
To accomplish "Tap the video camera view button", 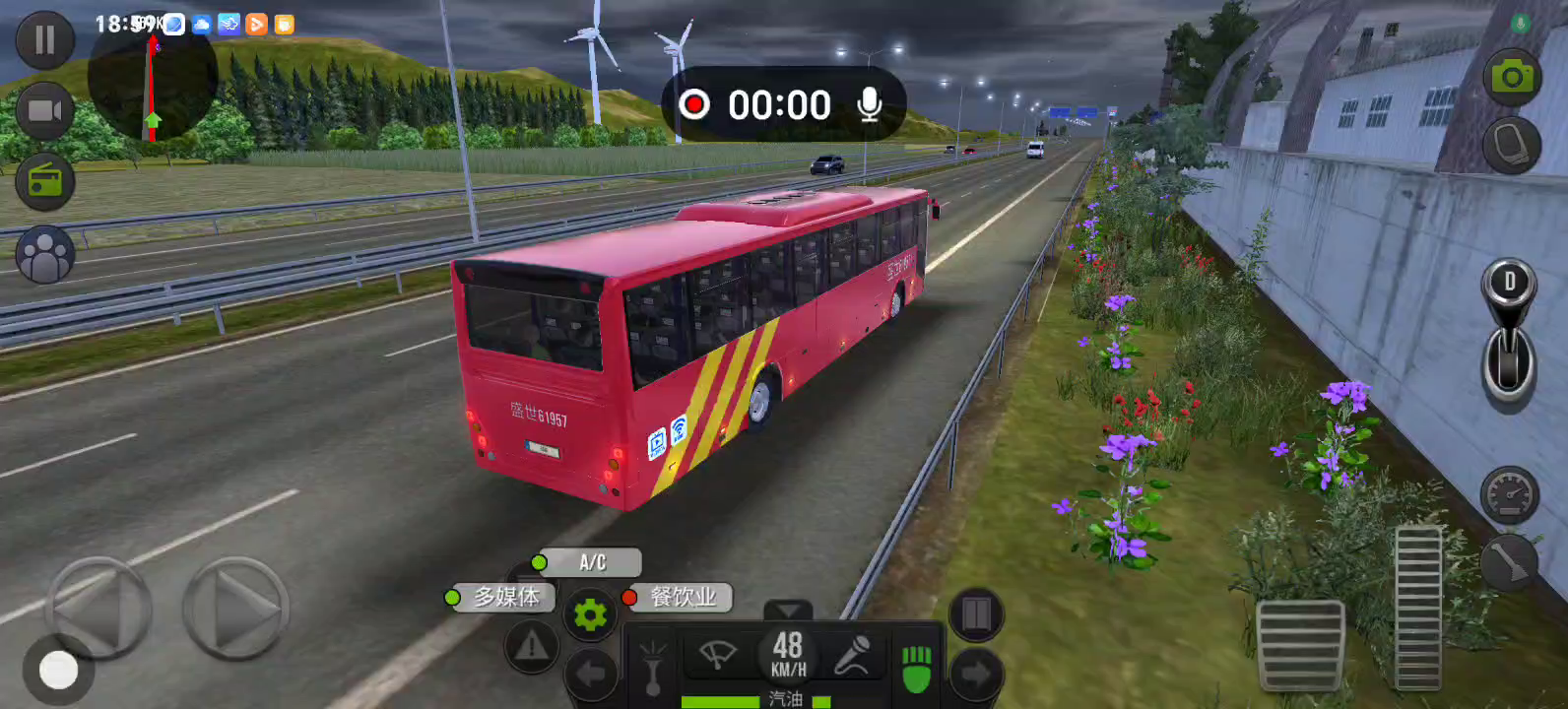I will [44, 110].
